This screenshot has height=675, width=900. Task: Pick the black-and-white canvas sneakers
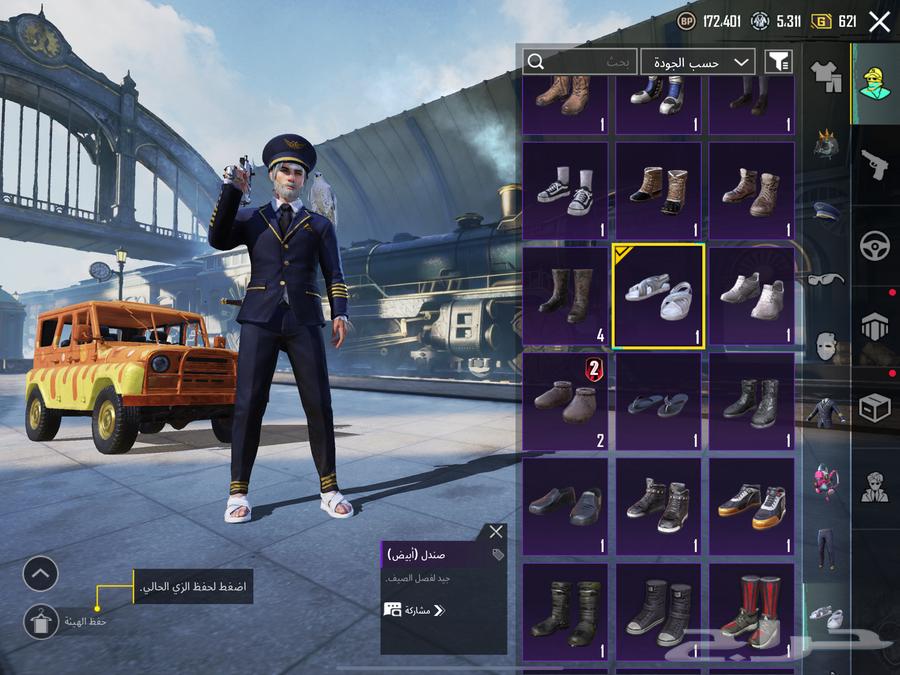(x=565, y=192)
